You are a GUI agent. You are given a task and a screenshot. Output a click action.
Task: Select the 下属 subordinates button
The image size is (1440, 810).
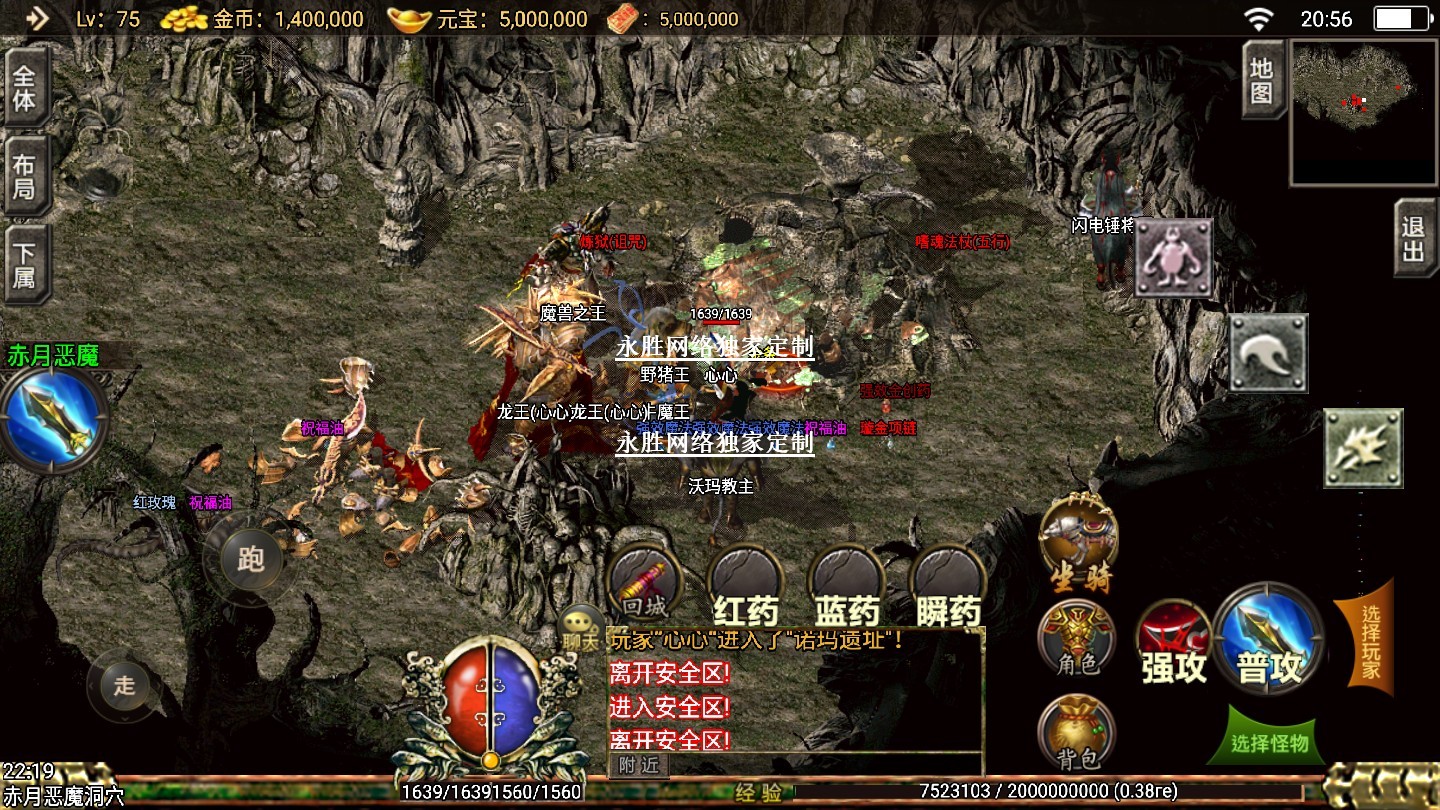(25, 263)
